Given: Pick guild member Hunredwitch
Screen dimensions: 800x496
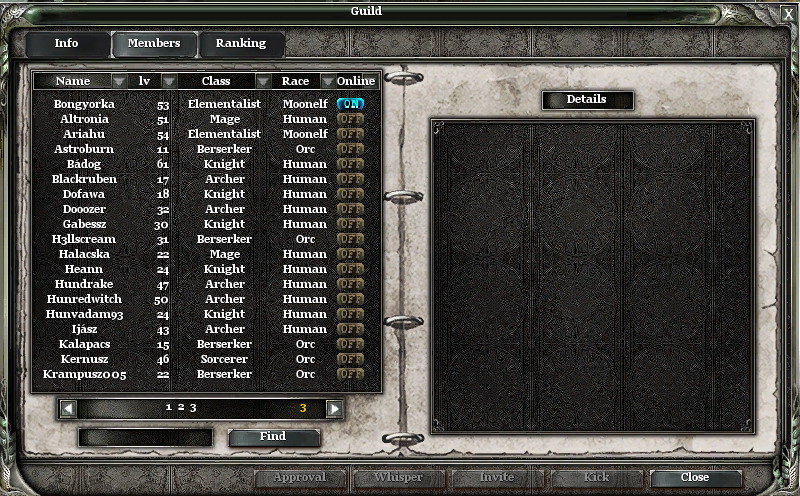Looking at the screenshot, I should click(x=85, y=299).
